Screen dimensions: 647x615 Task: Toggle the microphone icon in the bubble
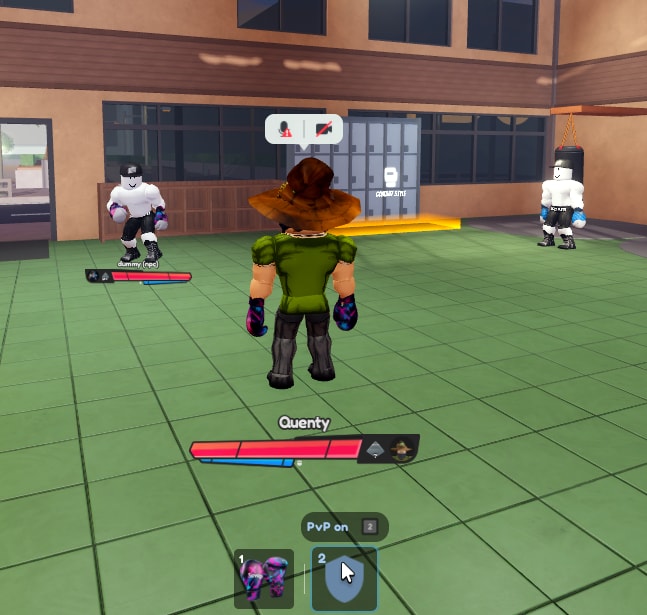(286, 129)
